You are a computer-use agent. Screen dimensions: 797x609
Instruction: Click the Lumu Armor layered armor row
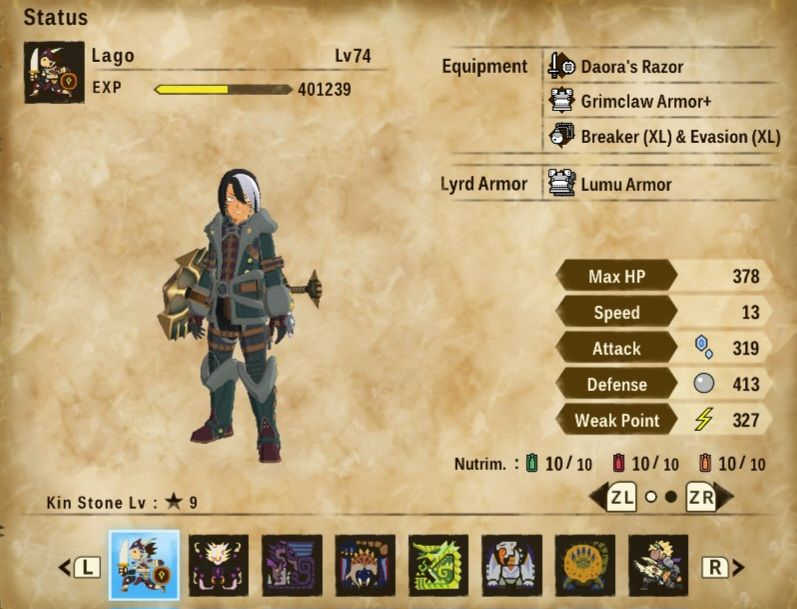tap(626, 184)
